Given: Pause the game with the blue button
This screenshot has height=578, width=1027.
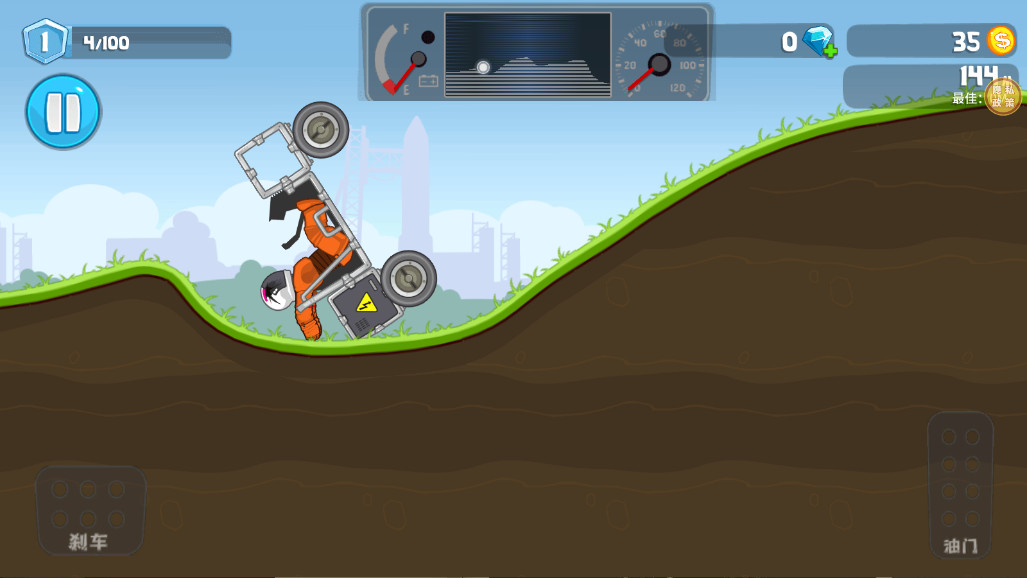Looking at the screenshot, I should point(63,111).
